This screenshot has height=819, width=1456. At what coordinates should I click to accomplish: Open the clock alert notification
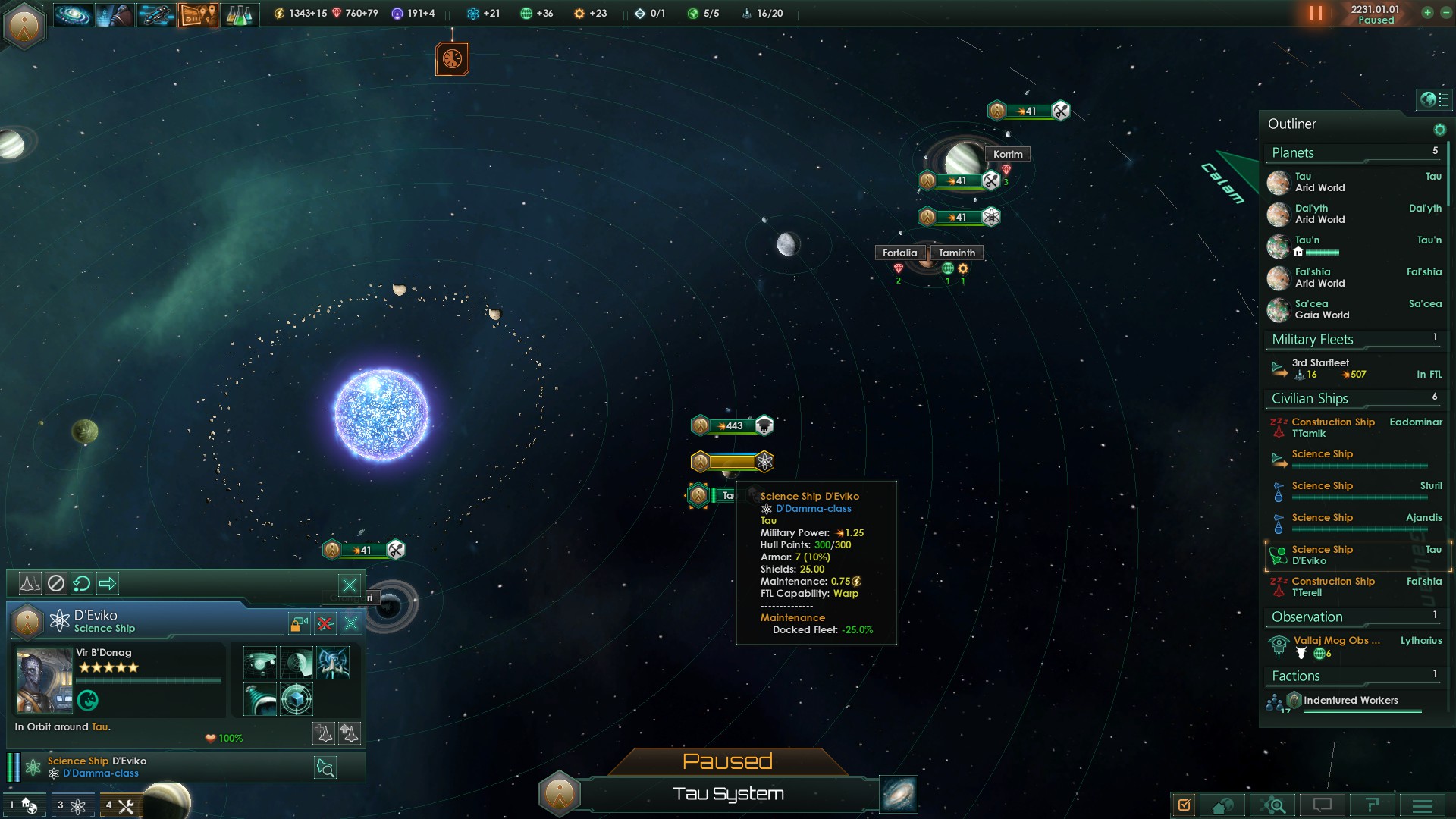(x=452, y=59)
